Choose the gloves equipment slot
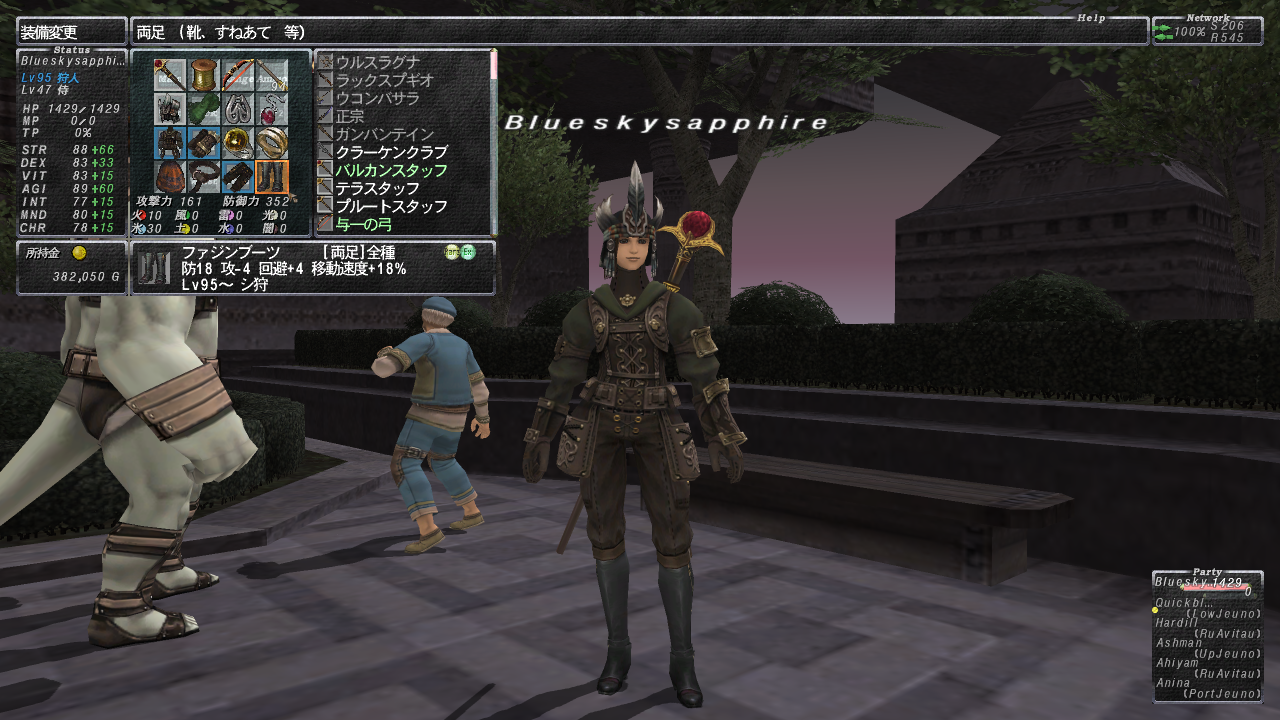 pos(204,143)
